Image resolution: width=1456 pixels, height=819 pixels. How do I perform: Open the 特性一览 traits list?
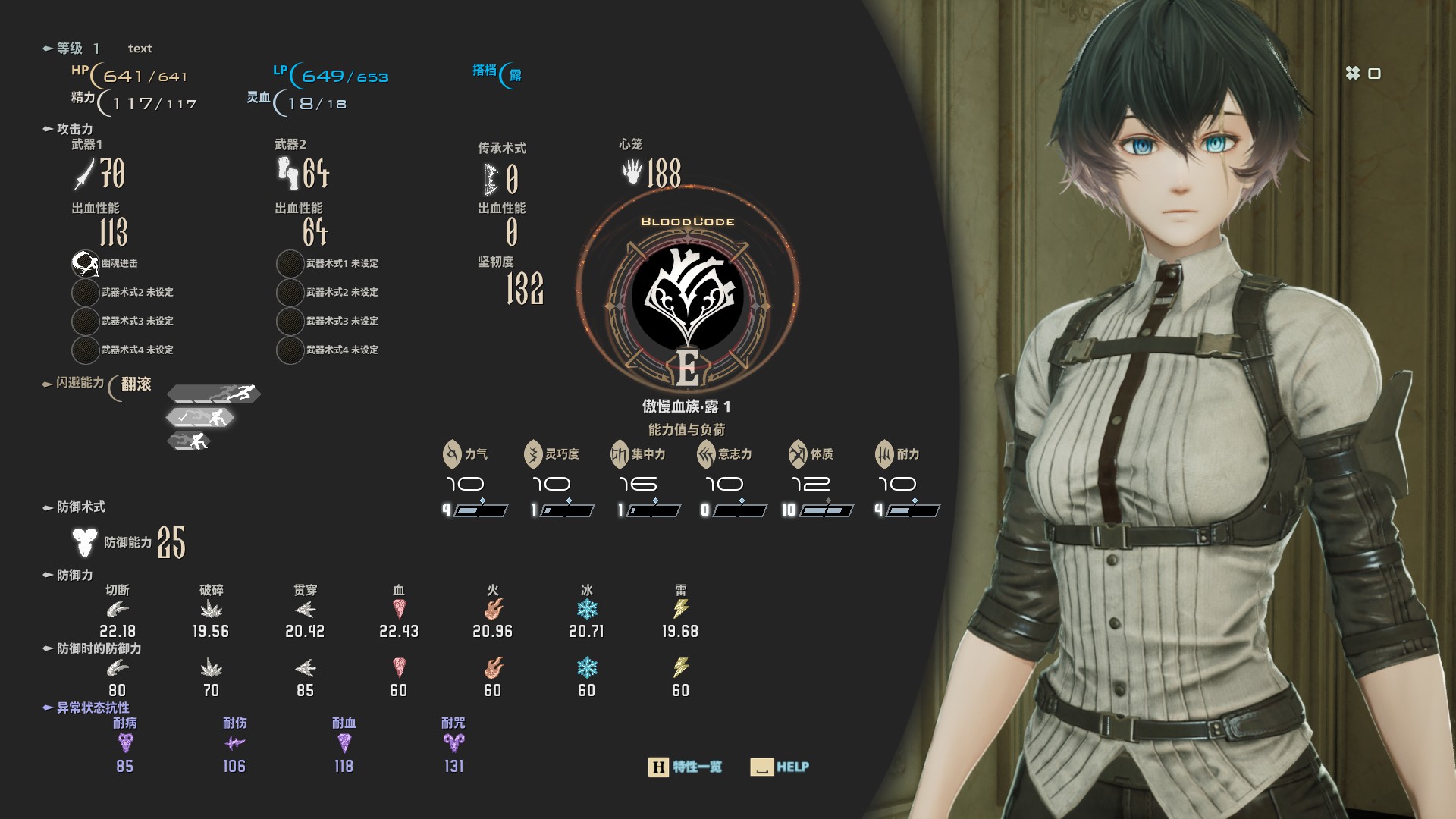pyautogui.click(x=686, y=767)
